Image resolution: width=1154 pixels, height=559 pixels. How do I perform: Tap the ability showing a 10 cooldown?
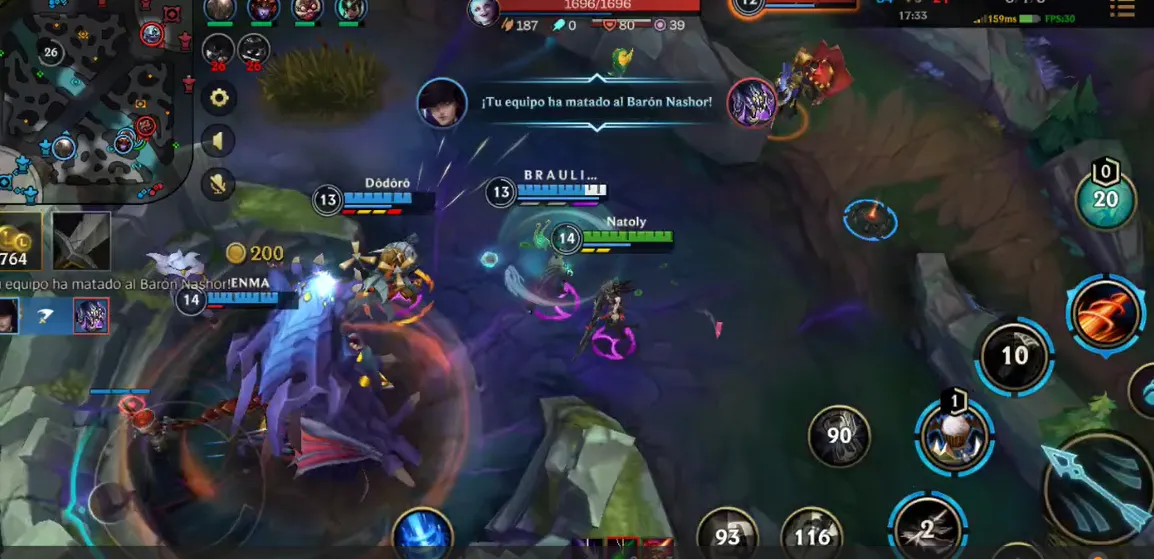click(1014, 356)
